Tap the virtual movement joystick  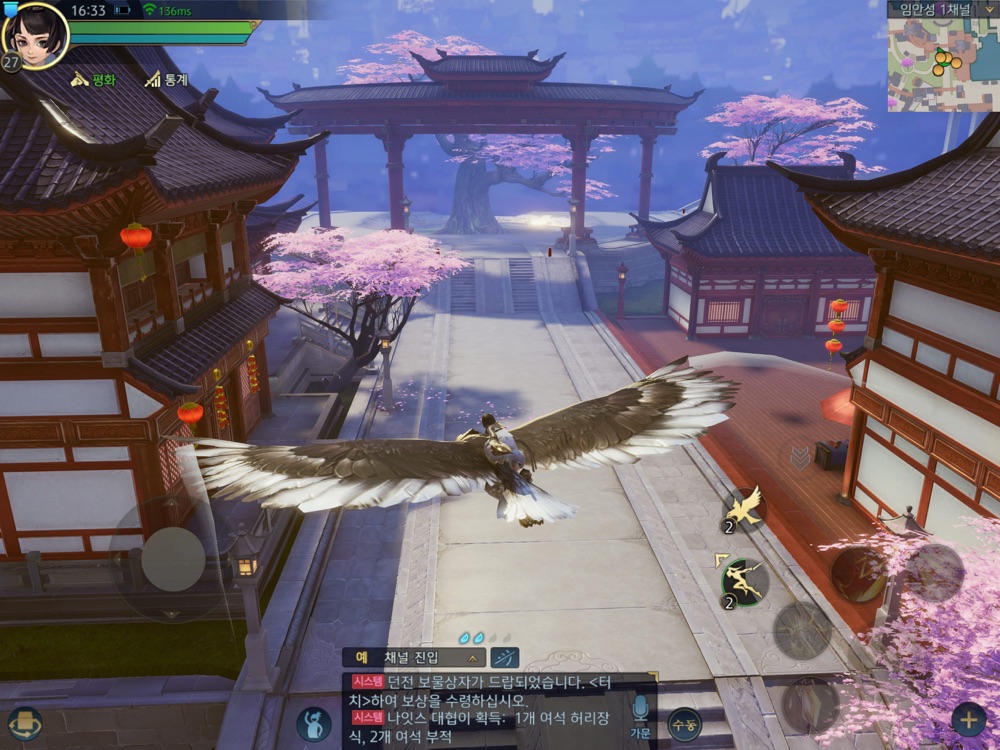173,558
